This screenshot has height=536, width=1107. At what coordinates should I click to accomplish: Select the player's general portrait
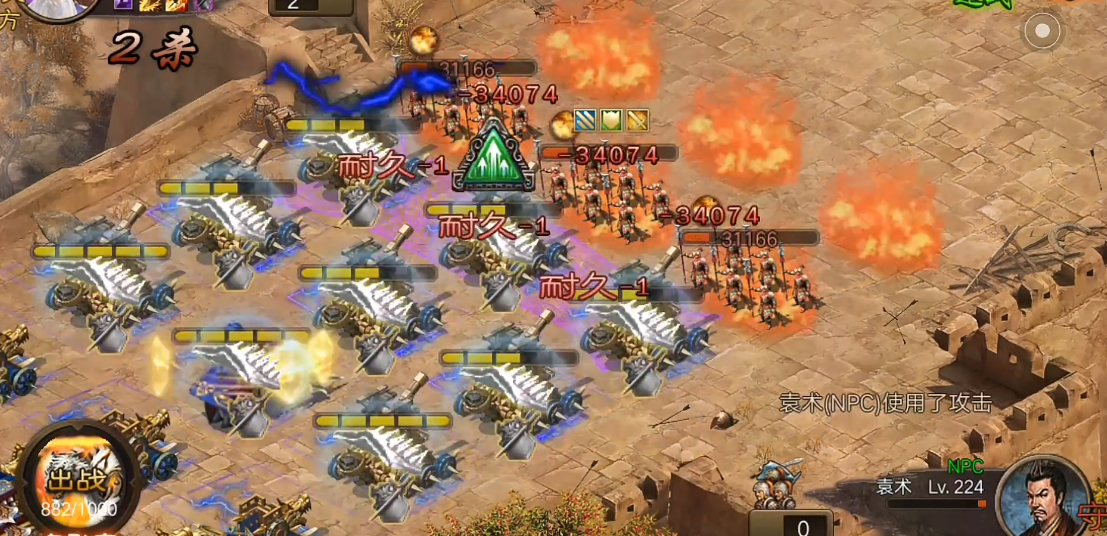(x=55, y=8)
